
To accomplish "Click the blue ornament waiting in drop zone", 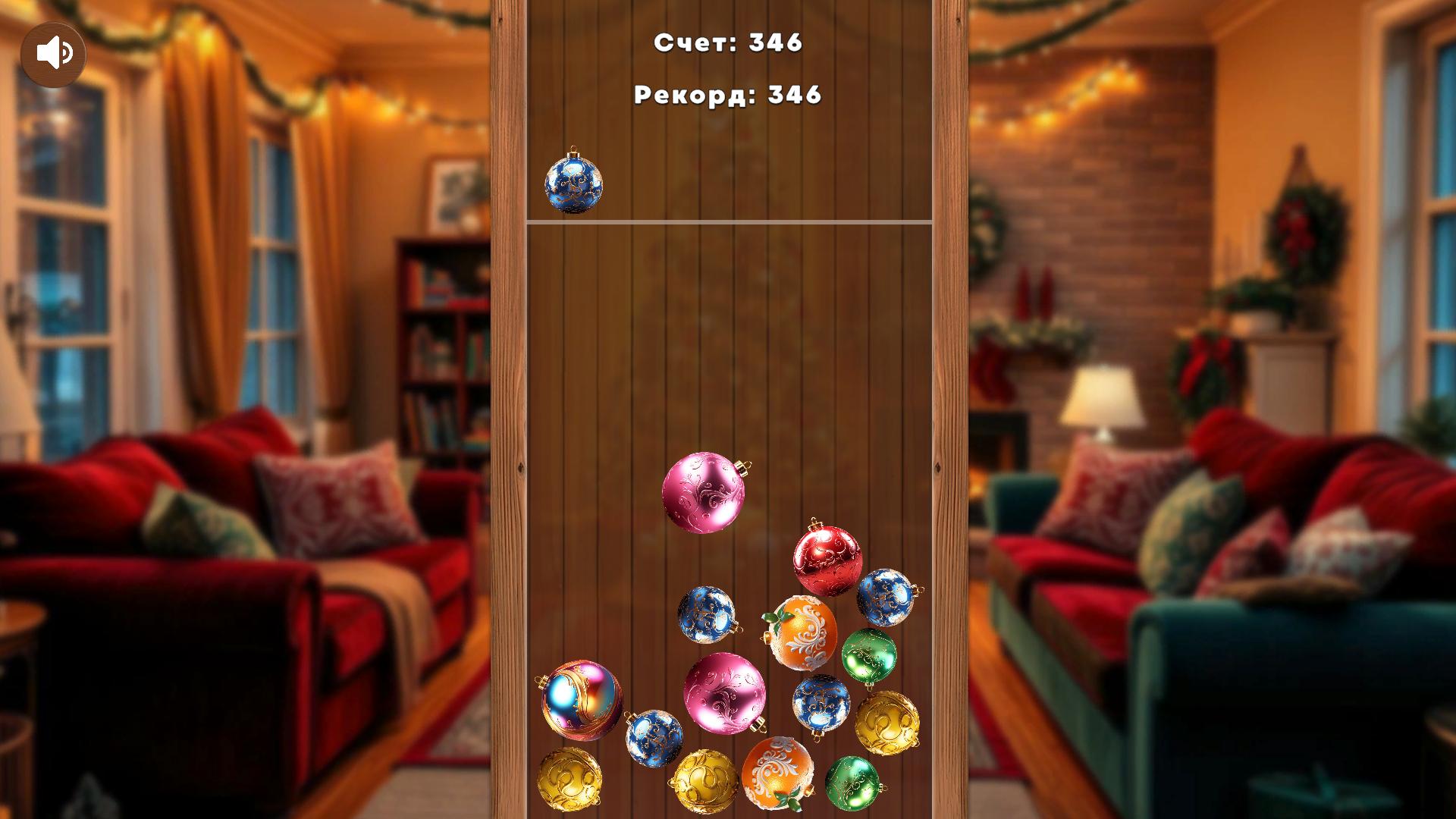I will coord(574,185).
